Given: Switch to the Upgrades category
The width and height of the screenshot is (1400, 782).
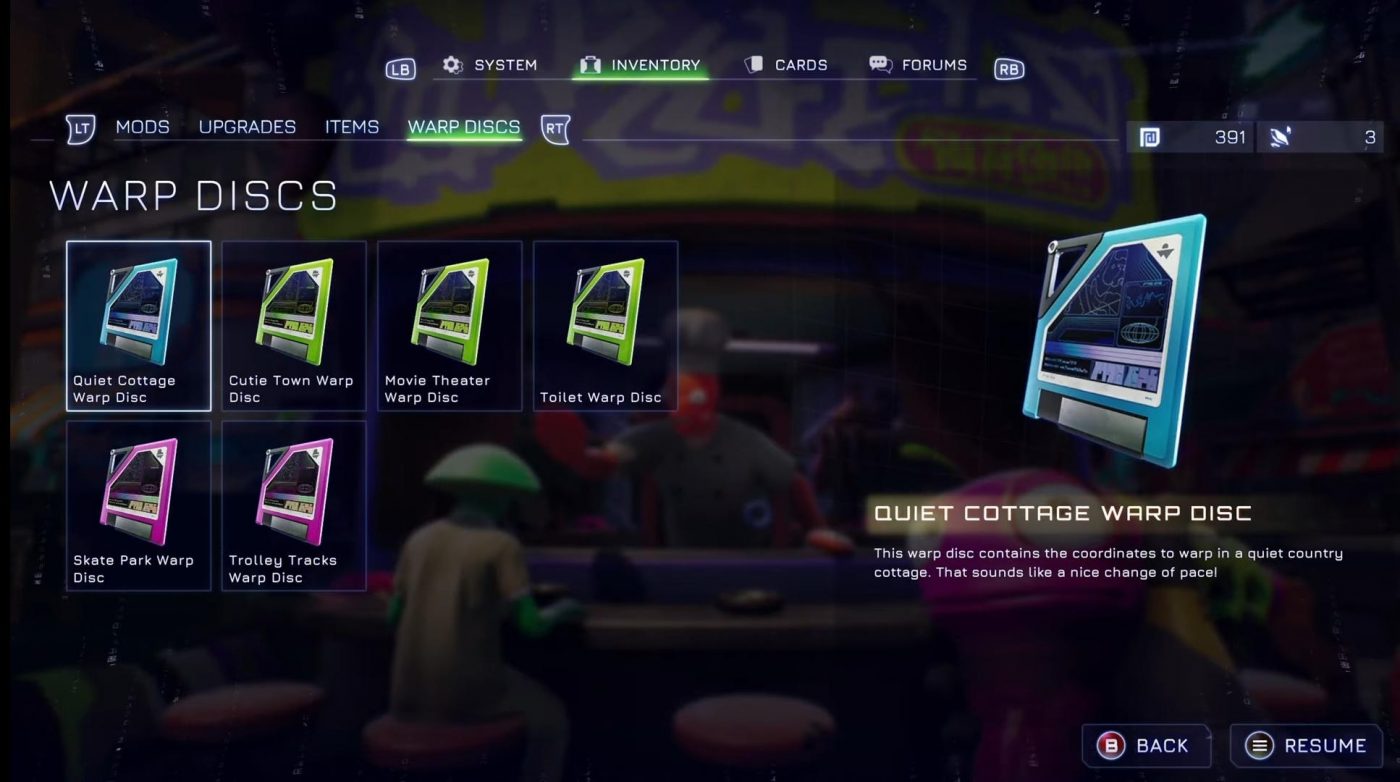Looking at the screenshot, I should [x=247, y=127].
